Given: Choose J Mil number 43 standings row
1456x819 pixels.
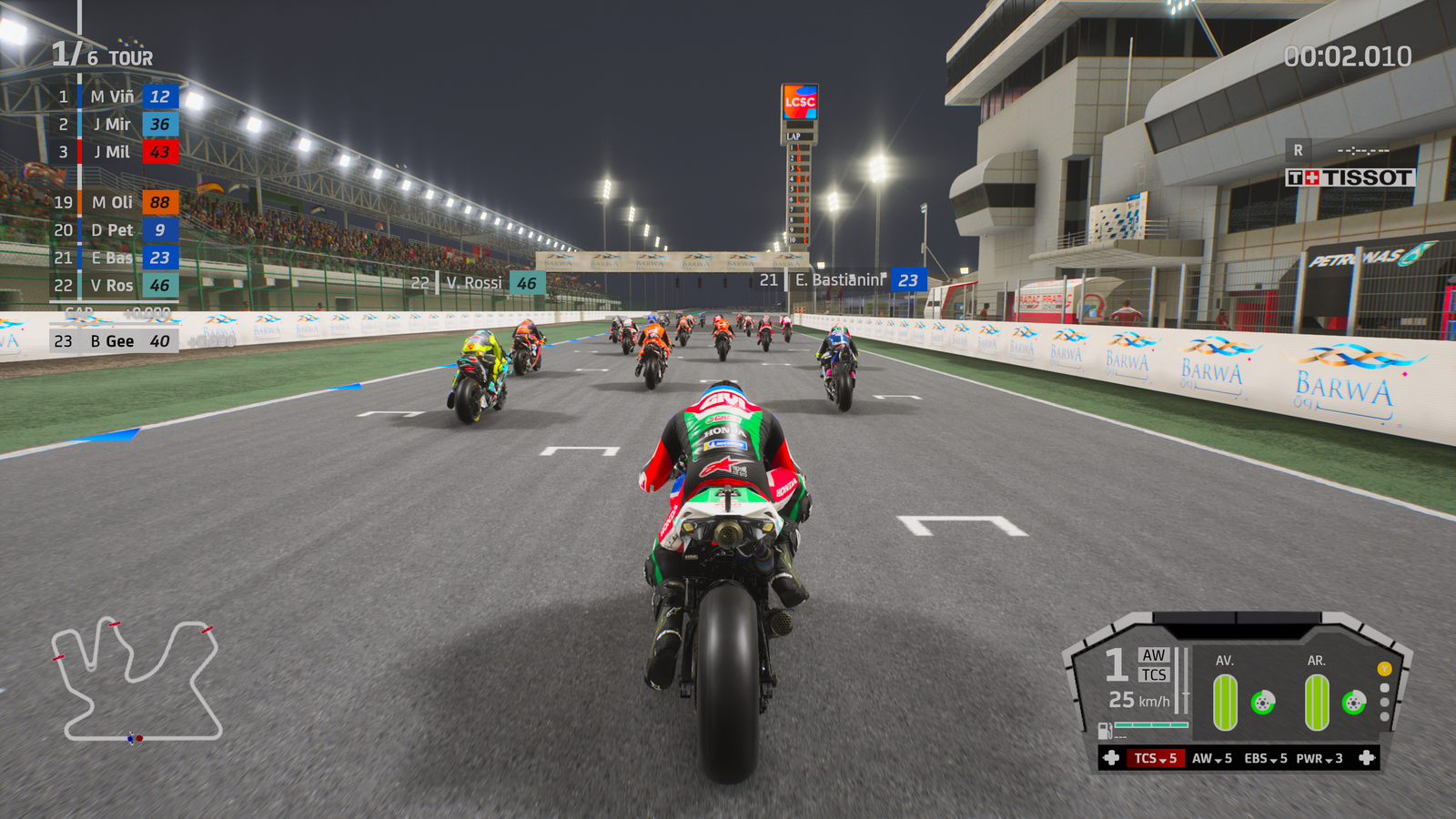Looking at the screenshot, I should [x=114, y=152].
